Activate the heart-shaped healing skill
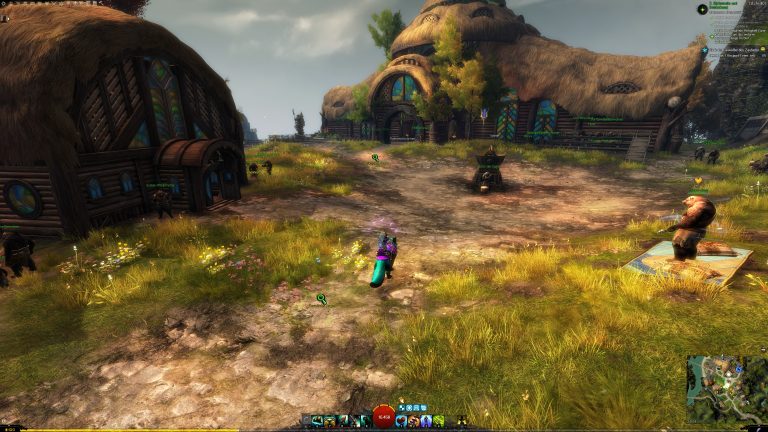Viewport: 768px width, 432px height. [x=401, y=421]
